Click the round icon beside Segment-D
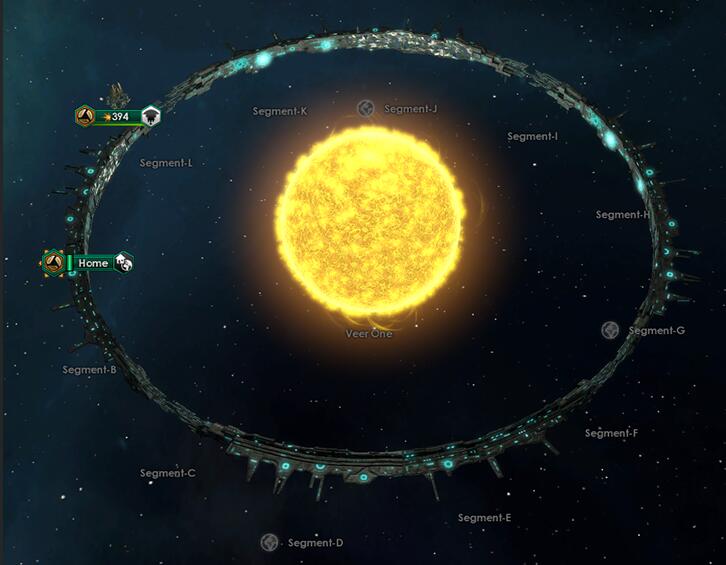The height and width of the screenshot is (565, 726). [x=269, y=542]
